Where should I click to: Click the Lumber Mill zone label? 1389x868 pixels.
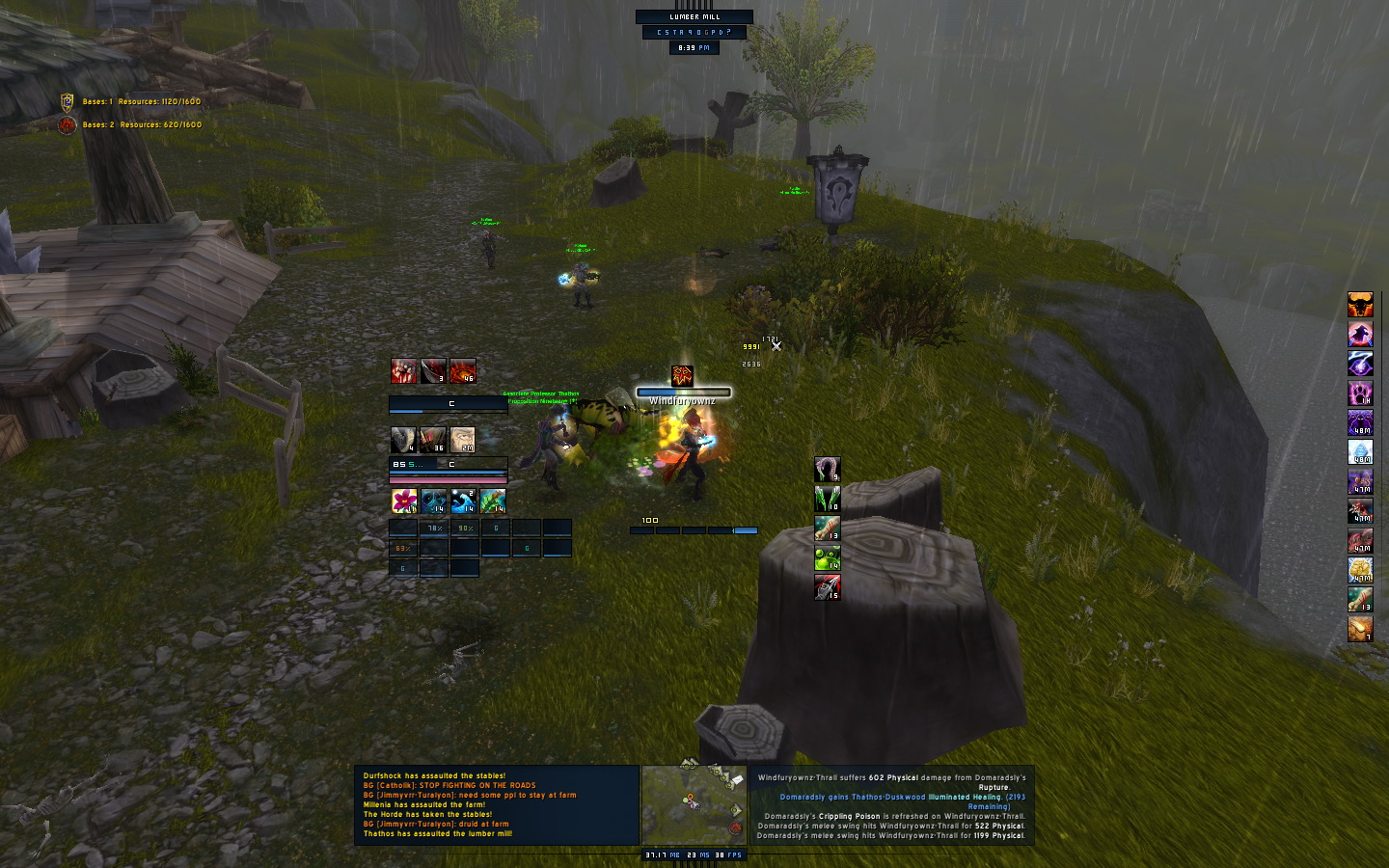[x=694, y=16]
